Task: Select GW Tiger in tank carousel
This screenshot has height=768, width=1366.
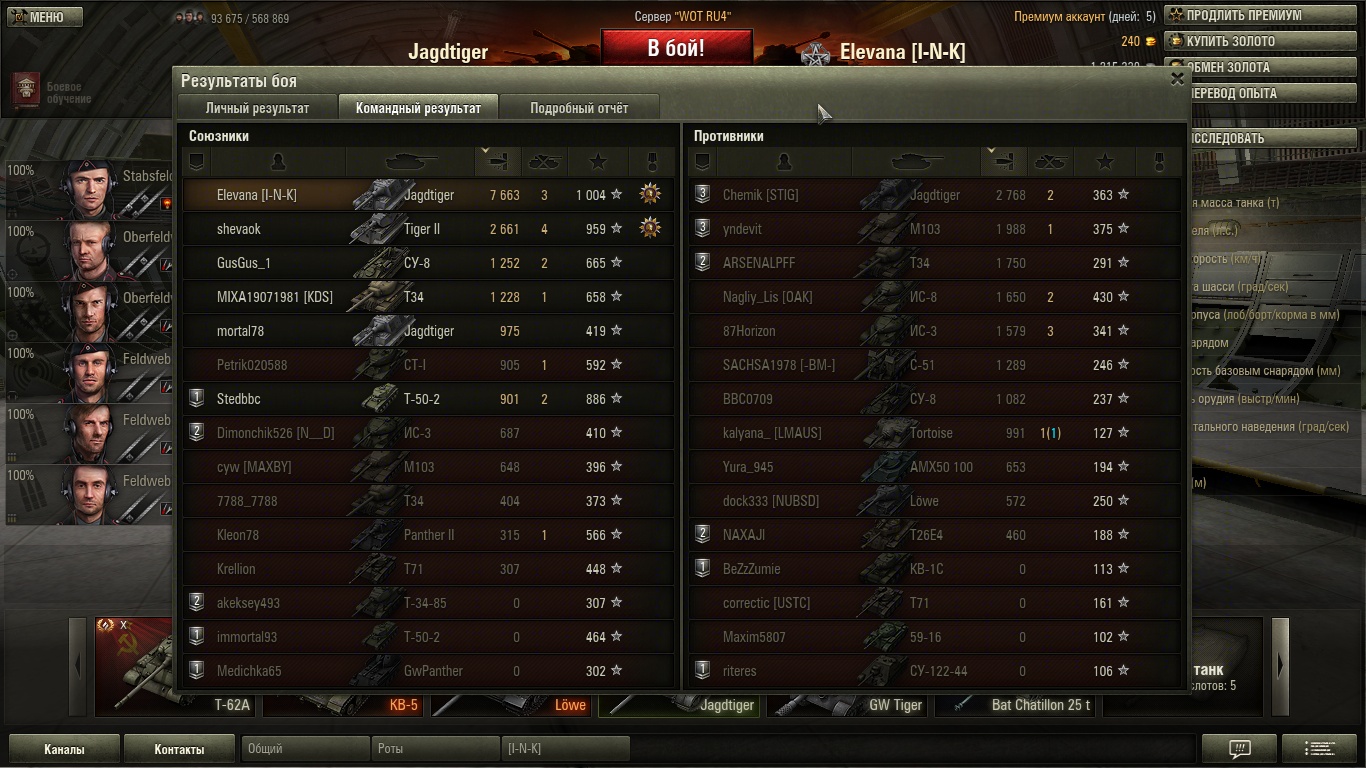Action: (848, 705)
